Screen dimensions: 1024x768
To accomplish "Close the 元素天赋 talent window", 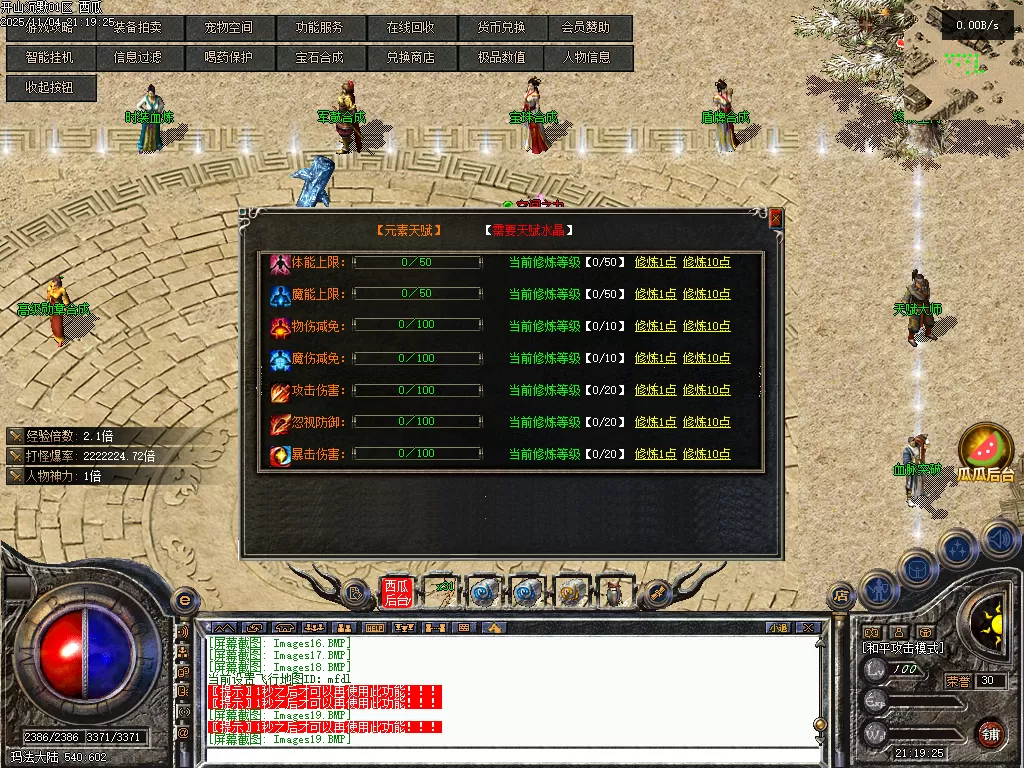I will [x=775, y=217].
